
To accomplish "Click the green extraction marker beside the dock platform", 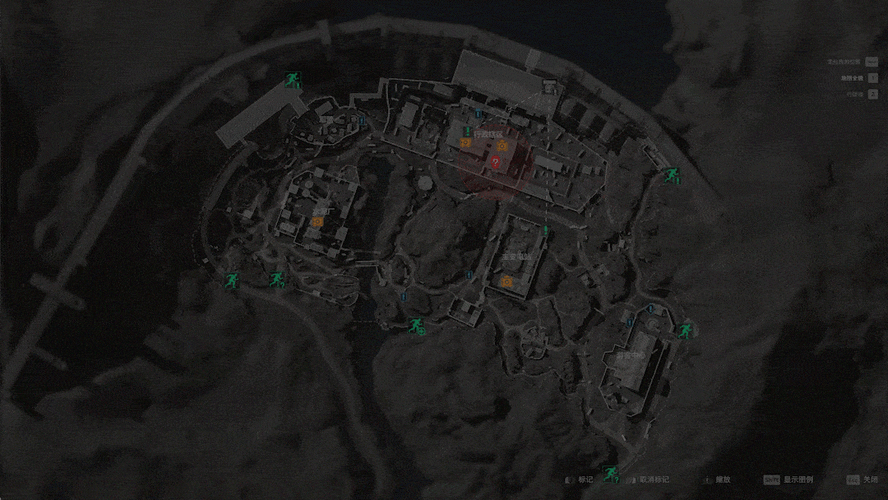I will click(292, 80).
